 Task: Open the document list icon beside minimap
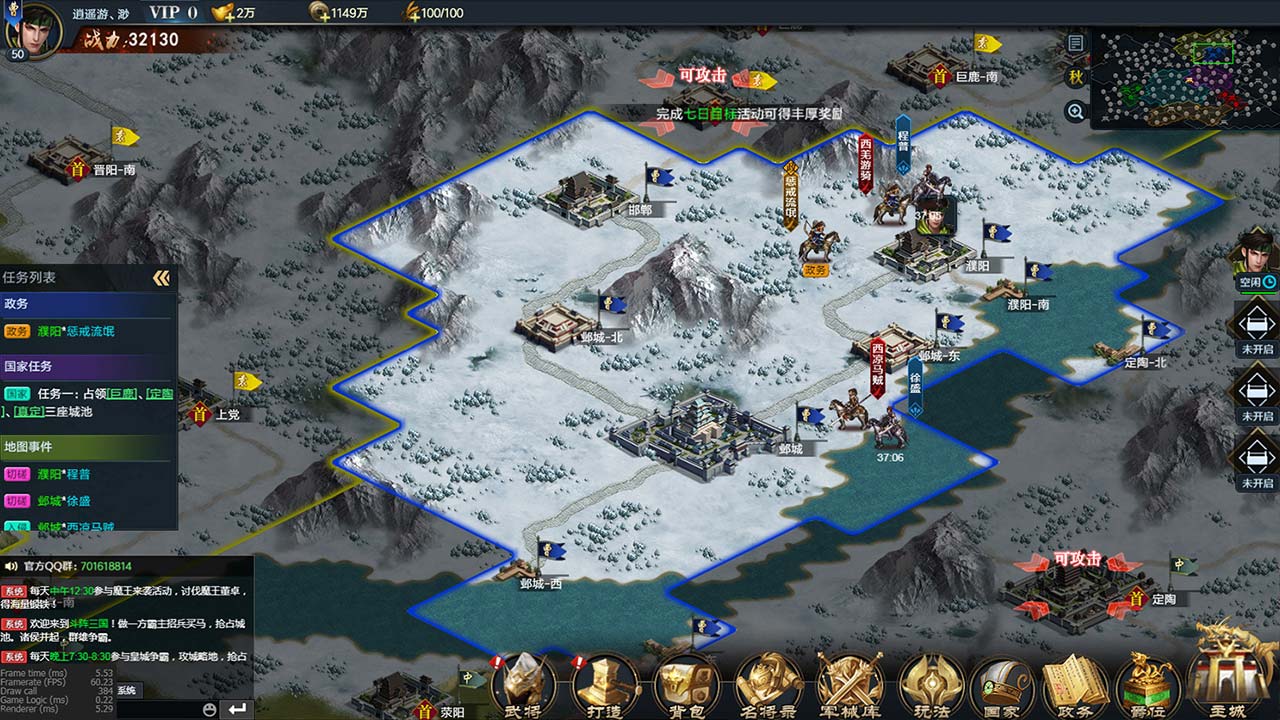pyautogui.click(x=1076, y=43)
